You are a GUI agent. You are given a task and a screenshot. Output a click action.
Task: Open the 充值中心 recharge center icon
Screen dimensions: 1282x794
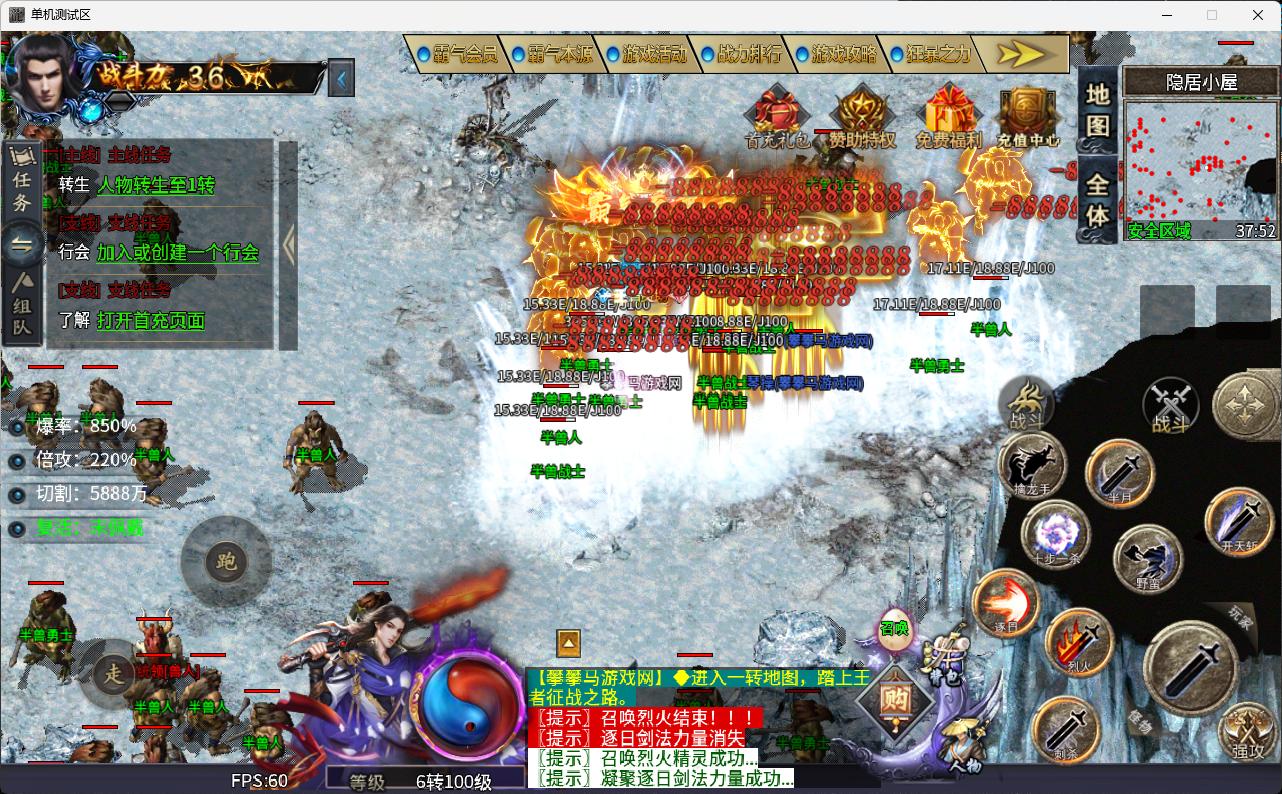1028,118
